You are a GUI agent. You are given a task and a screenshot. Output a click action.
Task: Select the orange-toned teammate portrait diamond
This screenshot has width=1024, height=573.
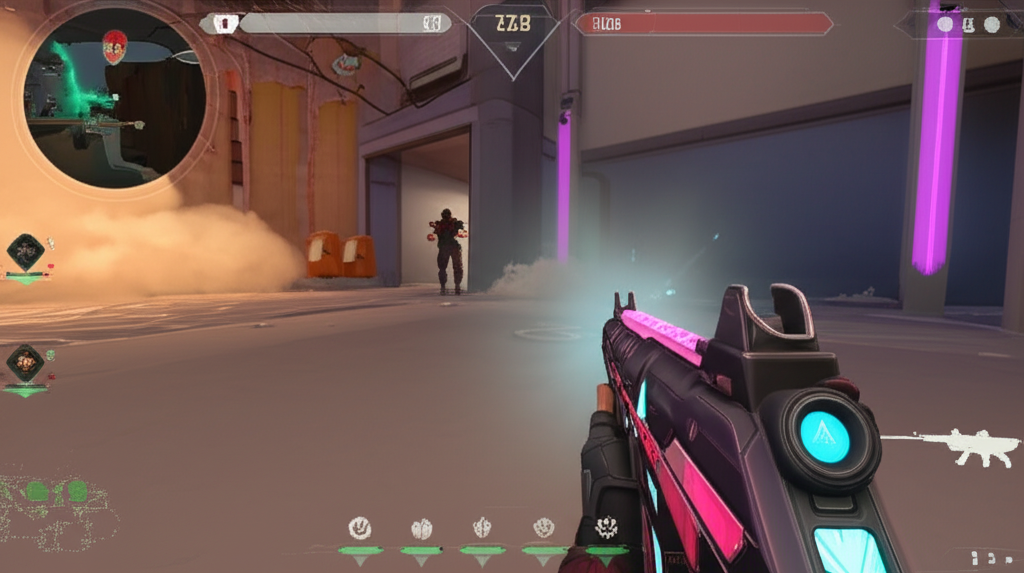click(x=25, y=361)
